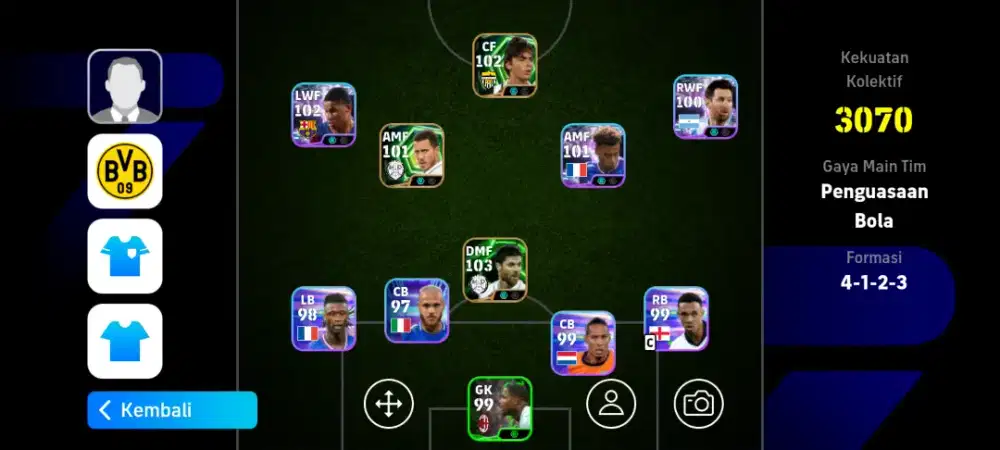Image resolution: width=1000 pixels, height=450 pixels.
Task: Open the second blue kit shirt option
Action: (x=125, y=341)
